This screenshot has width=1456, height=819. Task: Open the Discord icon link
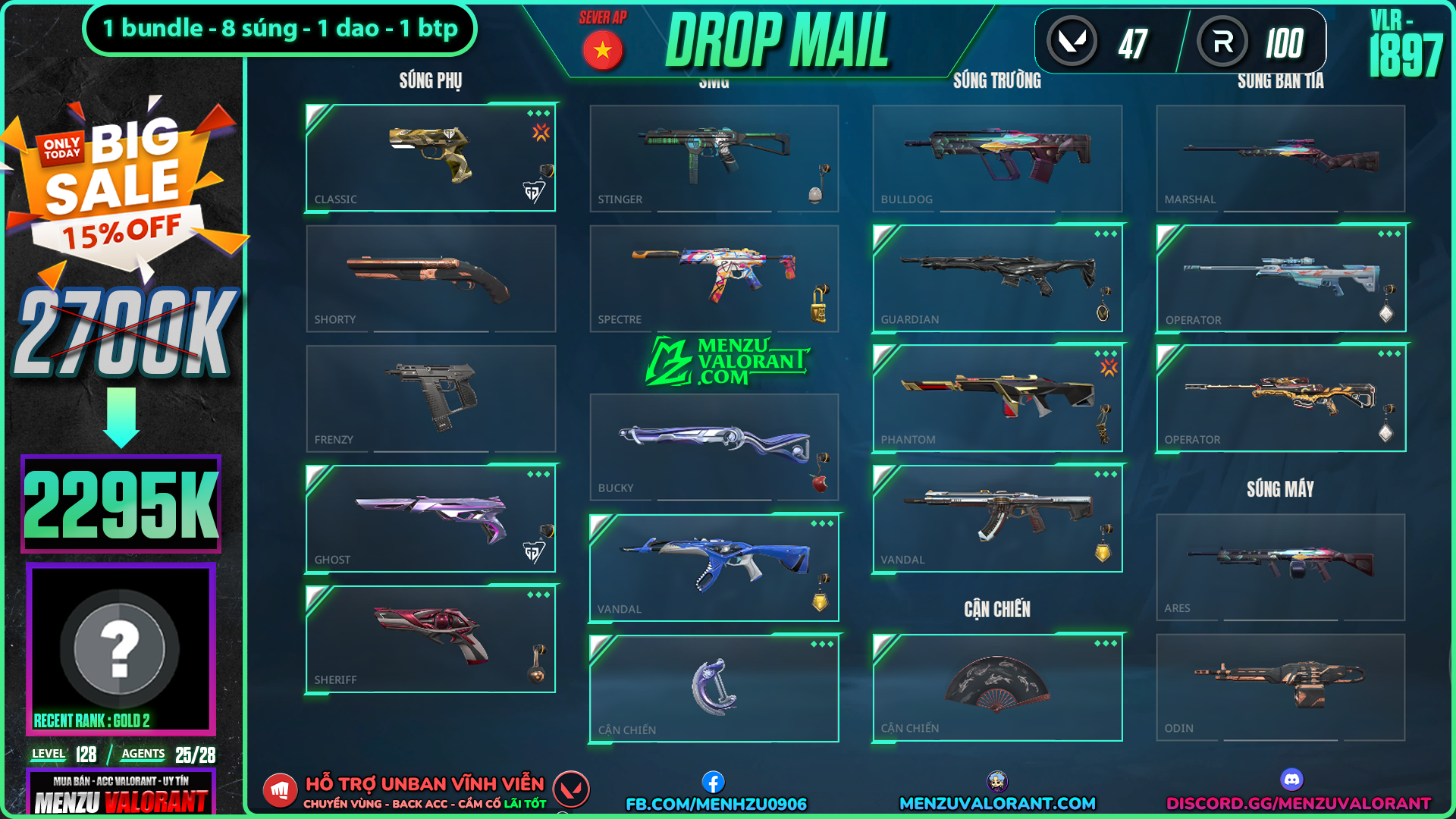[1291, 780]
